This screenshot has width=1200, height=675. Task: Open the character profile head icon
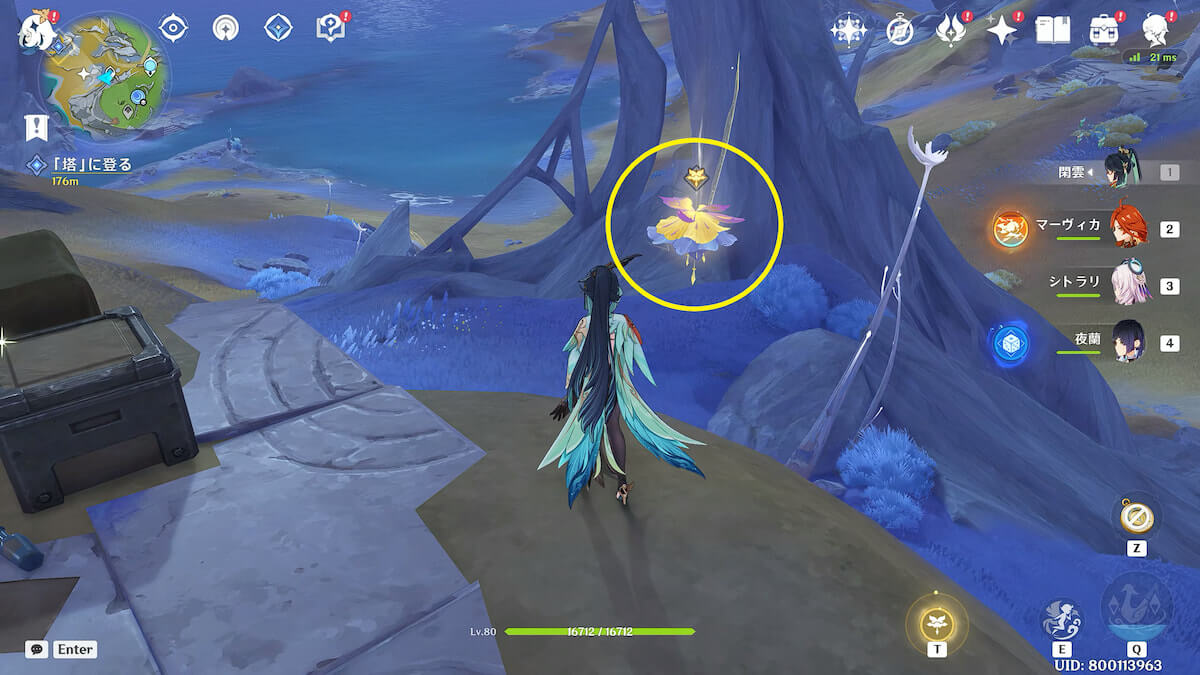(x=1157, y=31)
